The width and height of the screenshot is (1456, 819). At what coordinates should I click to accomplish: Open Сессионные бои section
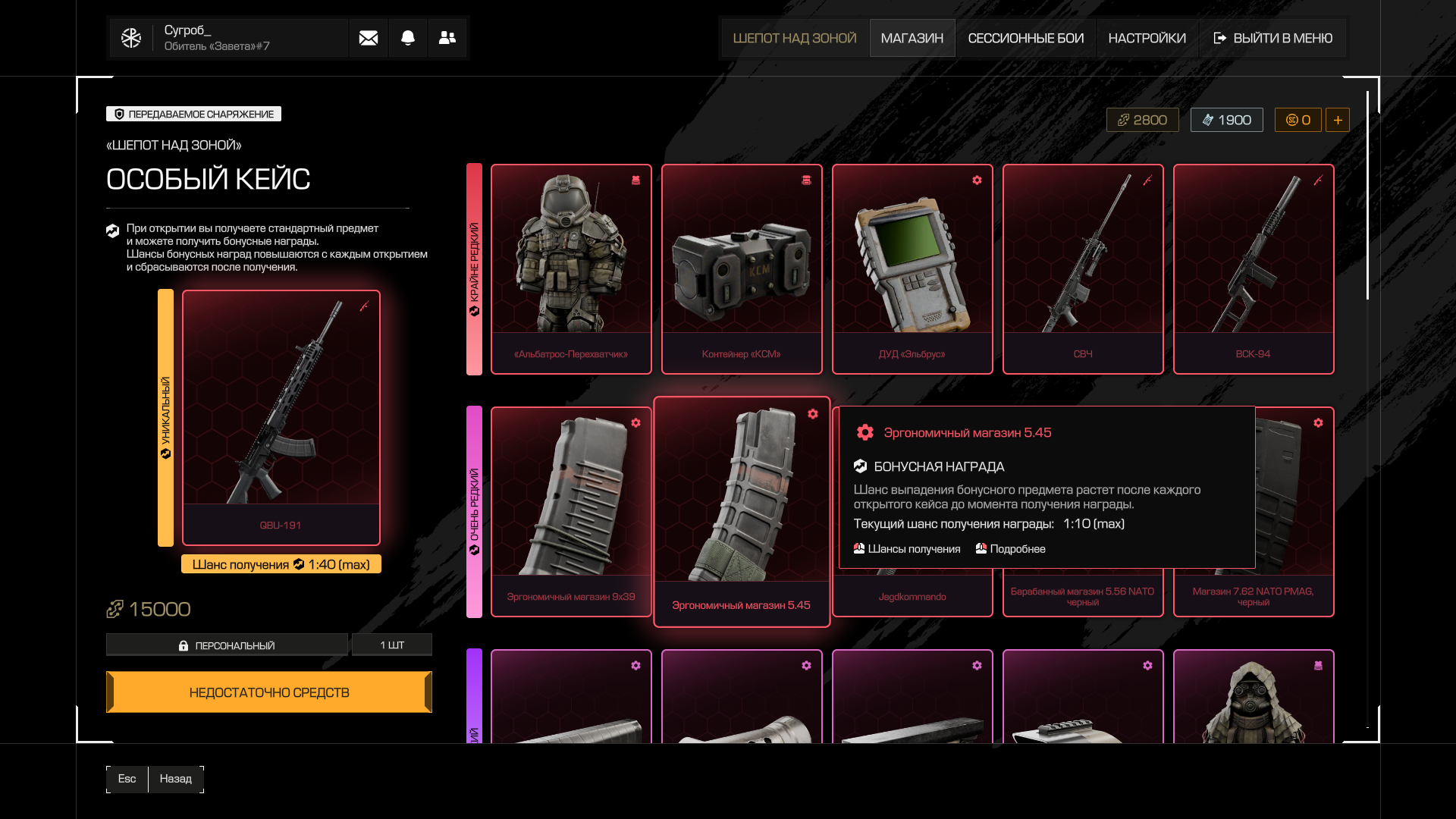coord(1025,38)
